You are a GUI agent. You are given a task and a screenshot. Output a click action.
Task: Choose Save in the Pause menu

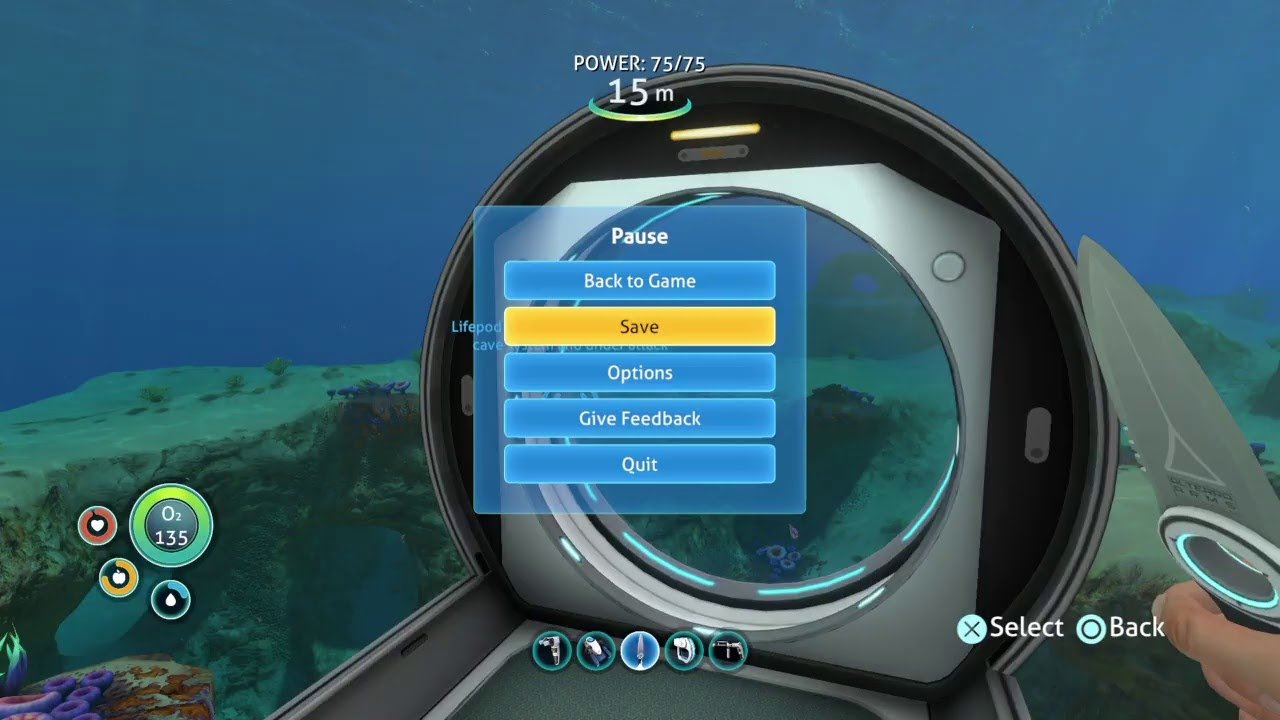click(x=639, y=327)
